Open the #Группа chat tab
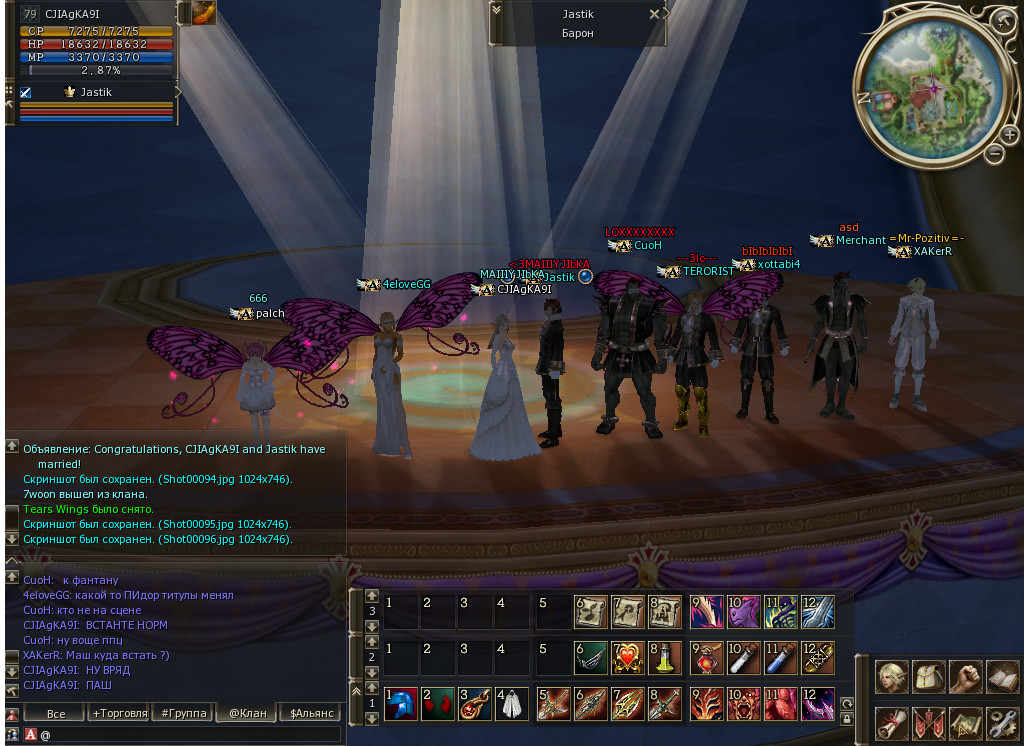This screenshot has width=1024, height=746. (x=184, y=713)
